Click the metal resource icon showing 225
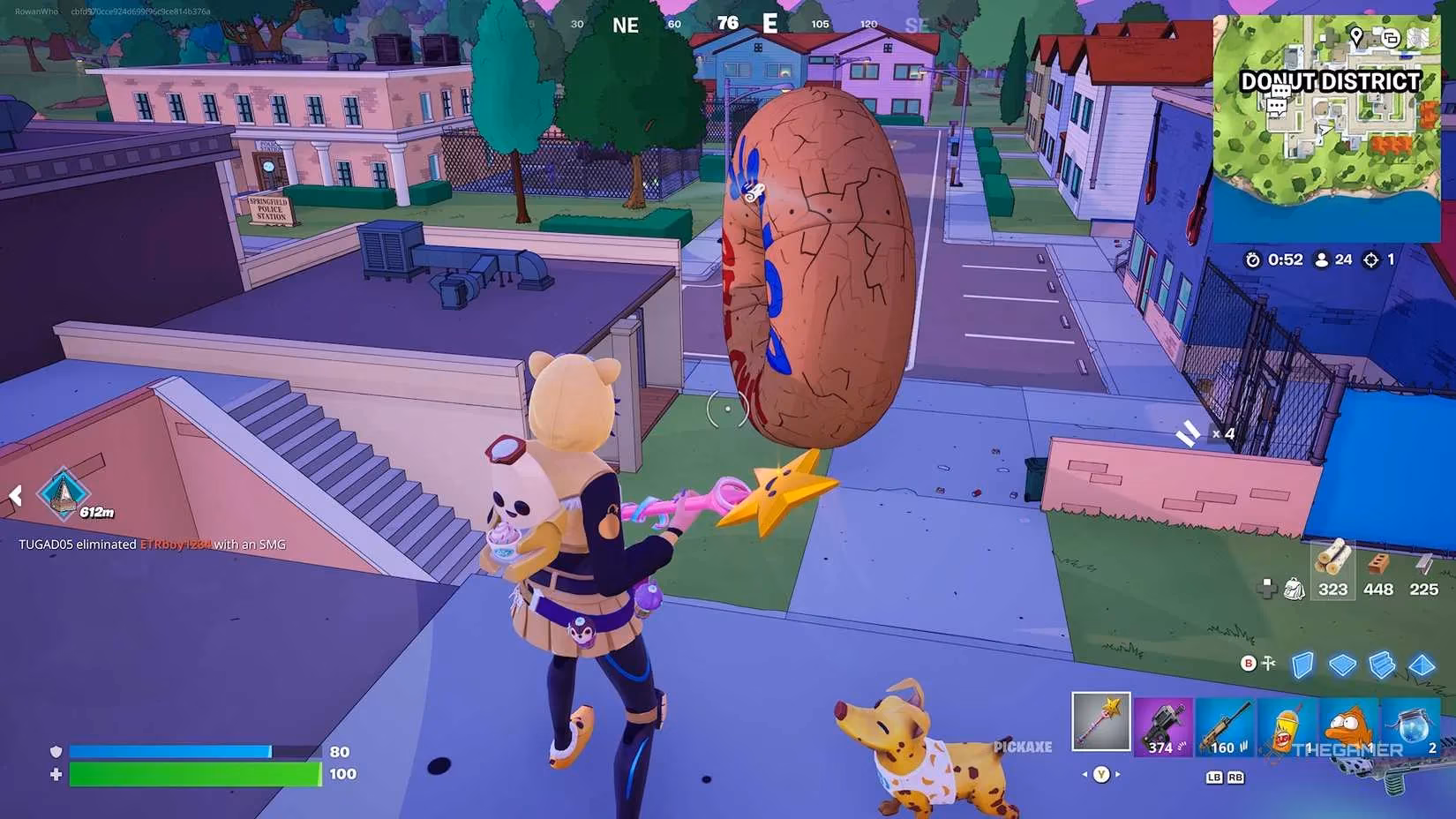The image size is (1456, 819). pos(1423,562)
